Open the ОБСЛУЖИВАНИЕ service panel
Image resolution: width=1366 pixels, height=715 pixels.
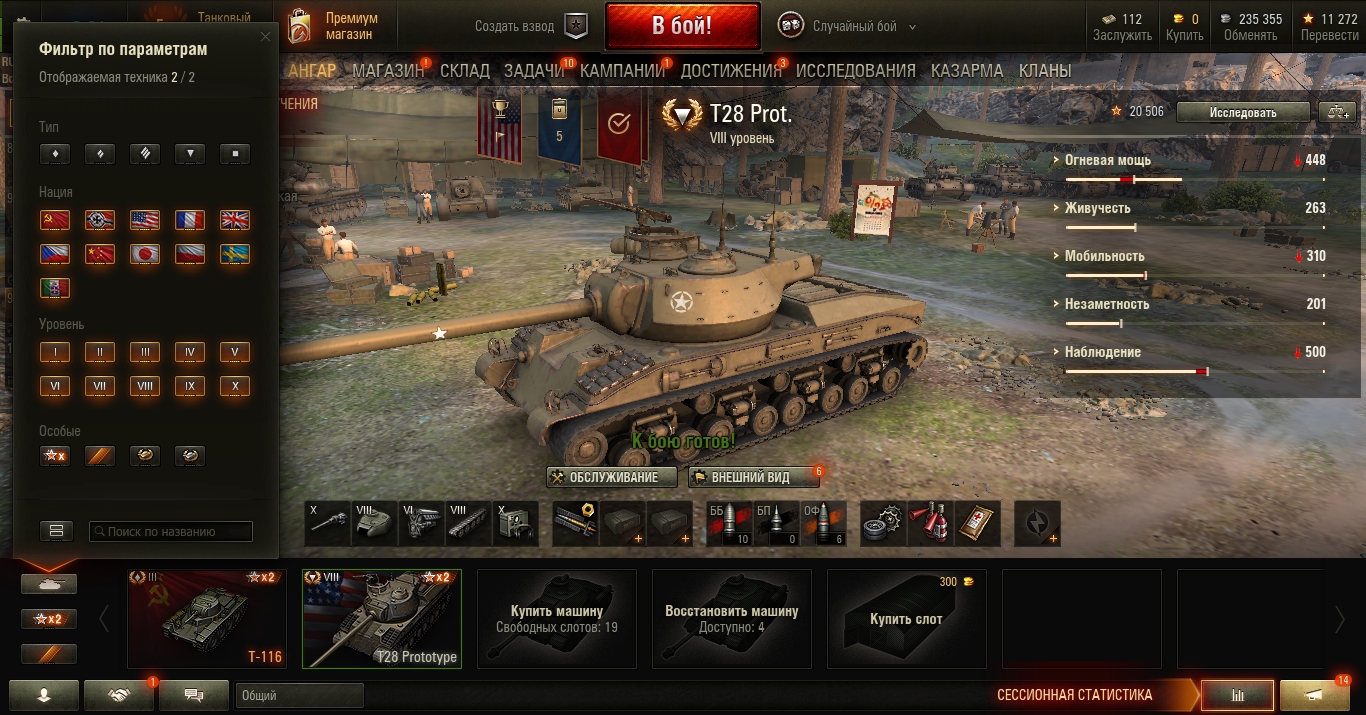coord(612,477)
